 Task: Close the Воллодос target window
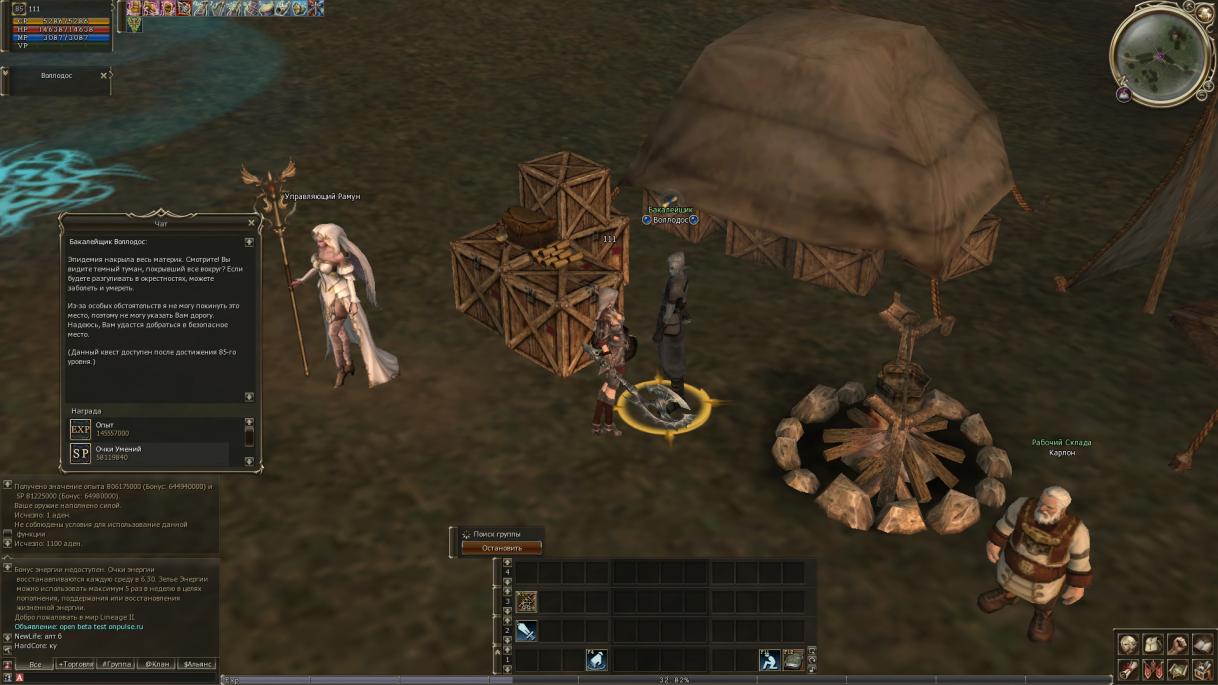[x=103, y=75]
